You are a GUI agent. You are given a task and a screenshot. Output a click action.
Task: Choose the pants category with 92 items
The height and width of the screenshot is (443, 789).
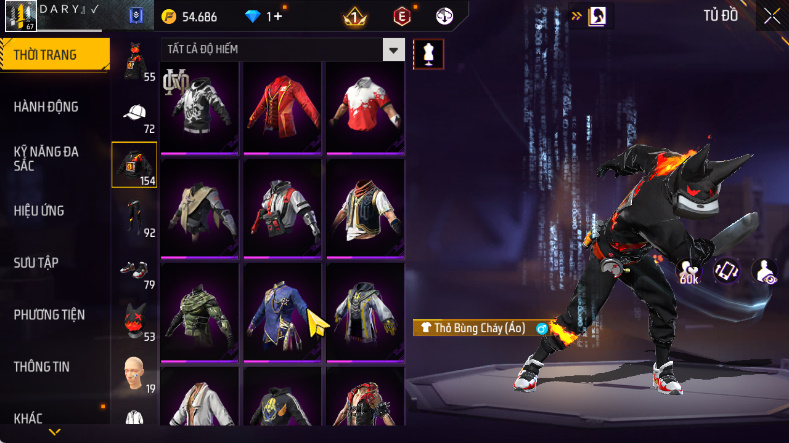coord(135,218)
